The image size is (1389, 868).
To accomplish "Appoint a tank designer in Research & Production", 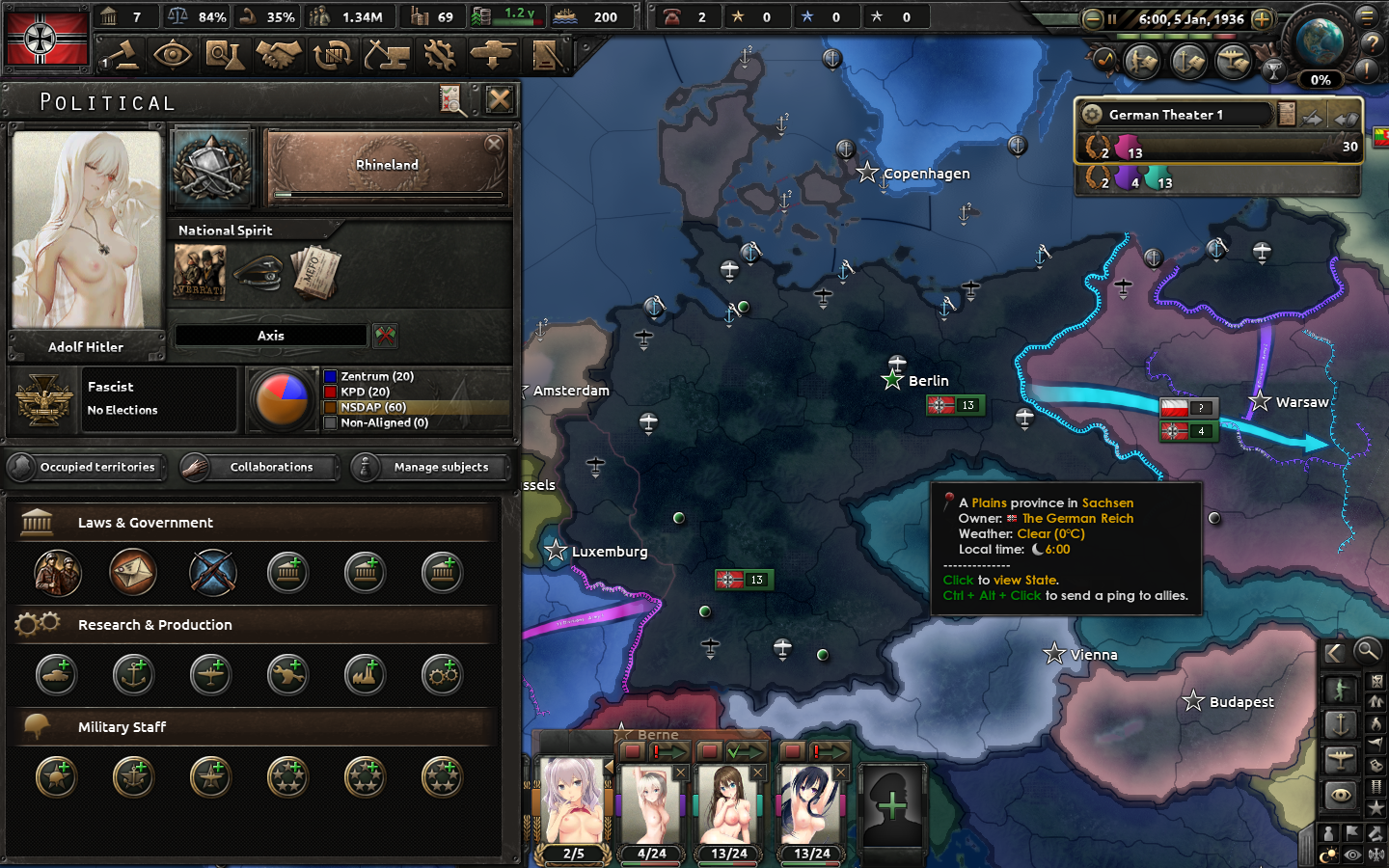I will pos(57,675).
